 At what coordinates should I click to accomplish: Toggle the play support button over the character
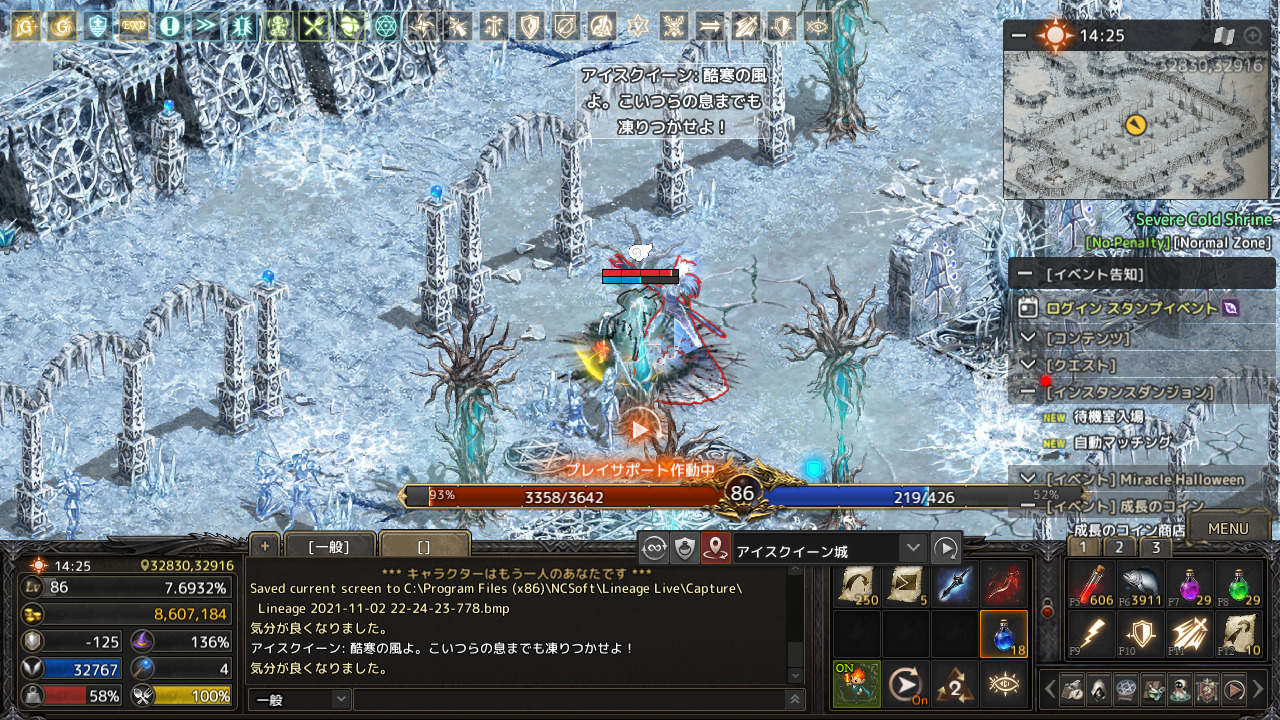pyautogui.click(x=640, y=430)
